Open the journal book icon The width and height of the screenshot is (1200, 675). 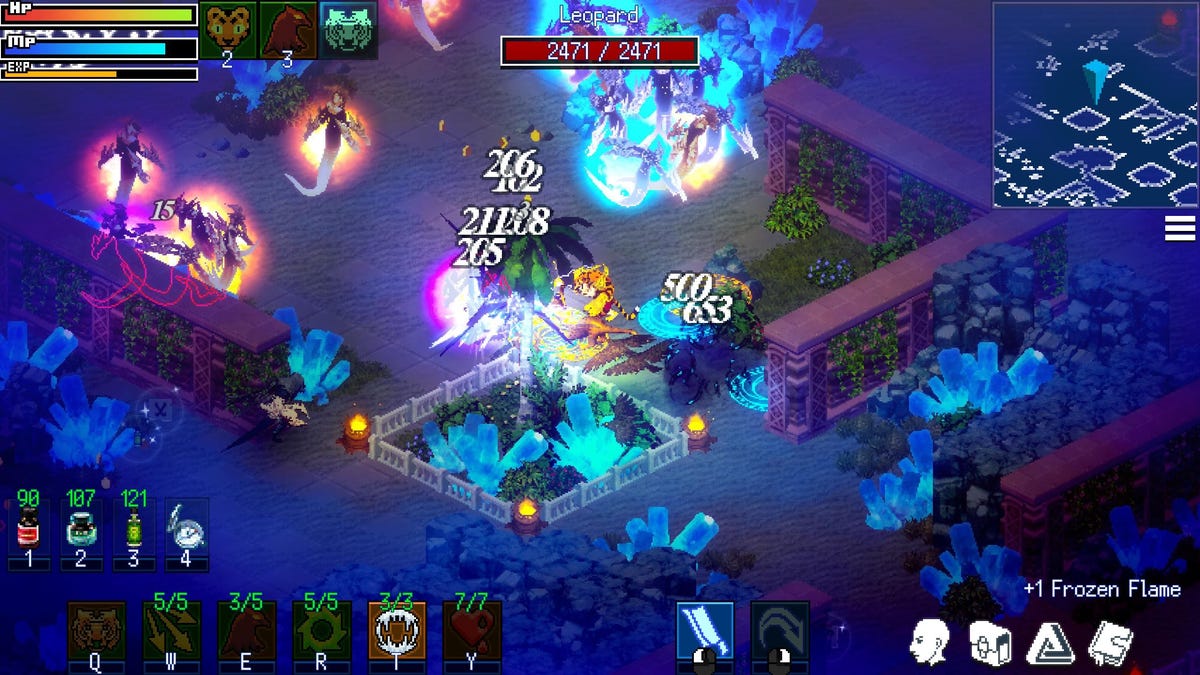[x=1109, y=641]
